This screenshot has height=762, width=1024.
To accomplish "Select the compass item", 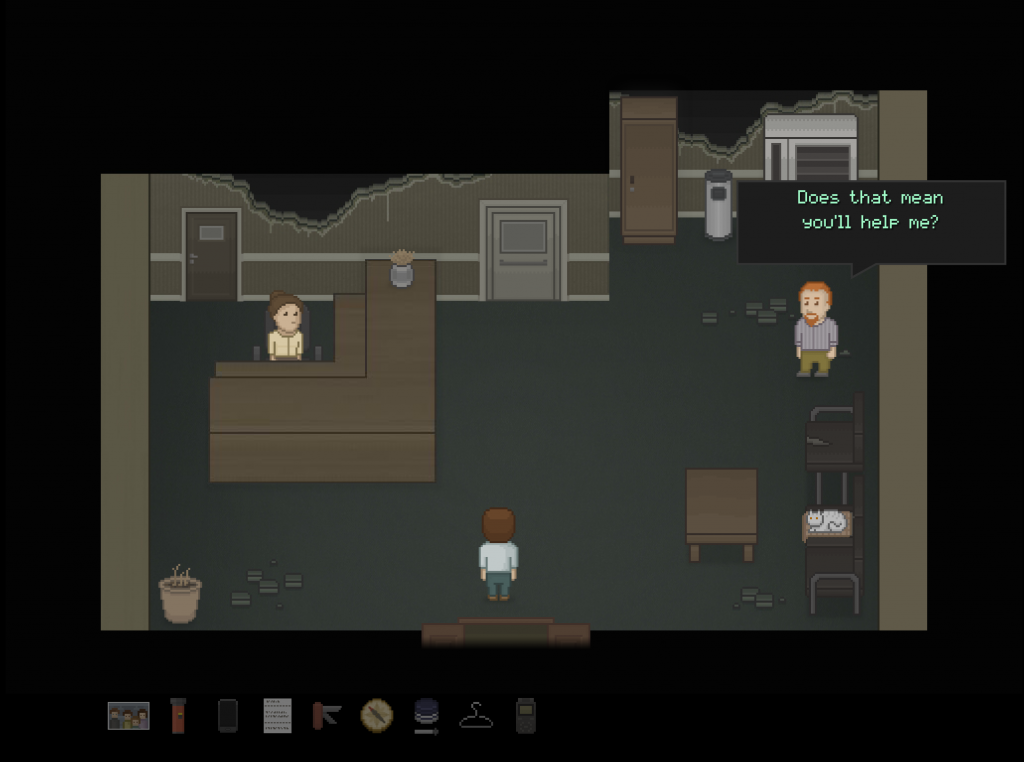I will [x=377, y=716].
